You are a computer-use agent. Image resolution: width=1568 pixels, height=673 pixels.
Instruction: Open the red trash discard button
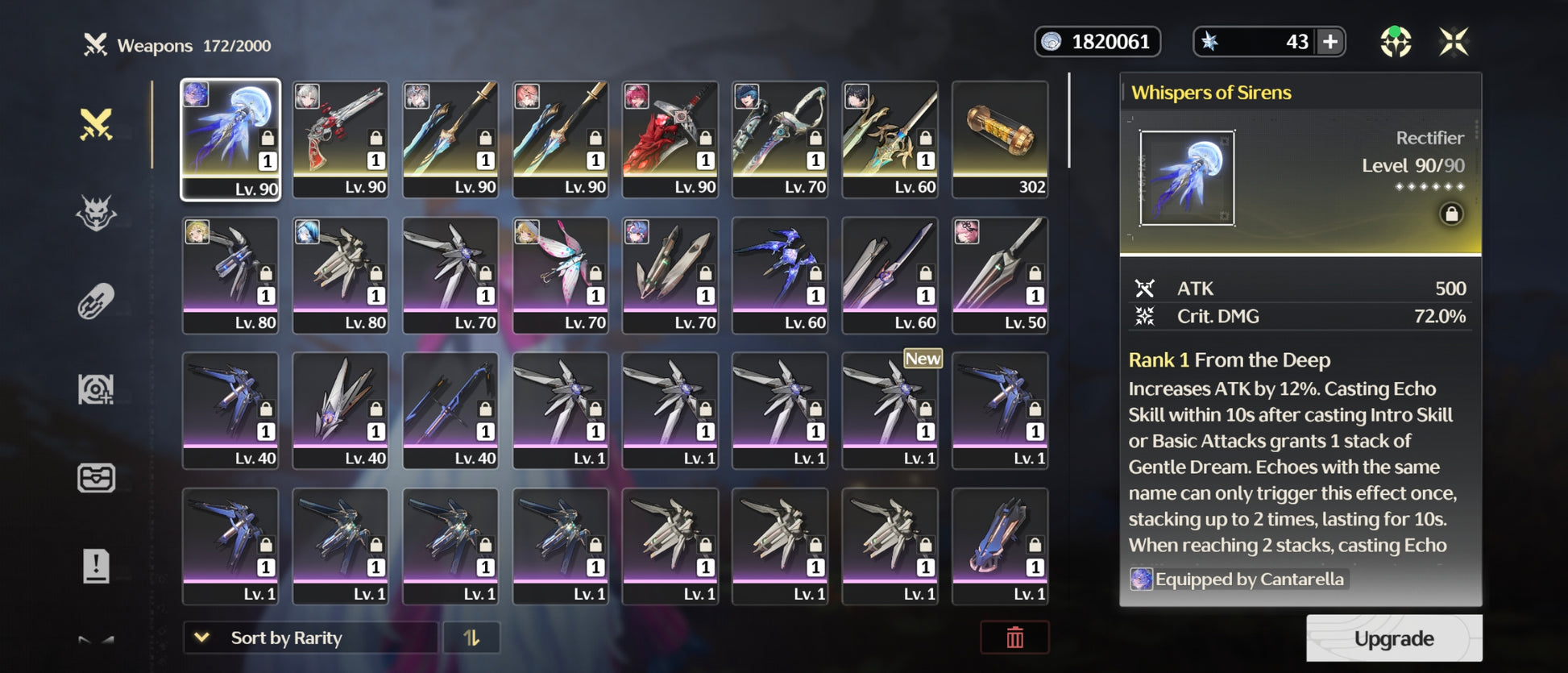1014,638
